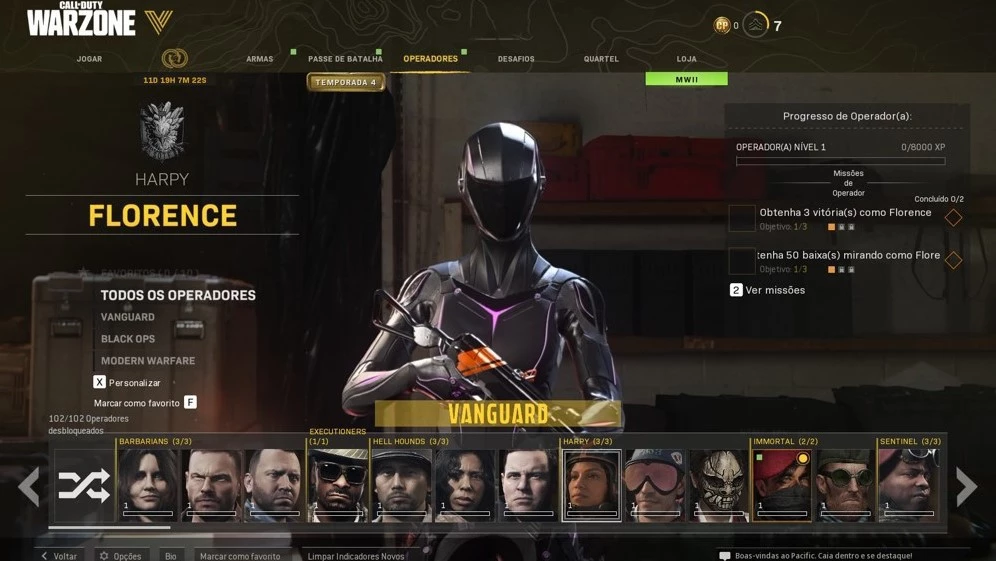Viewport: 996px width, 561px height.
Task: Filter operators by MODERN WARFARE
Action: [148, 361]
